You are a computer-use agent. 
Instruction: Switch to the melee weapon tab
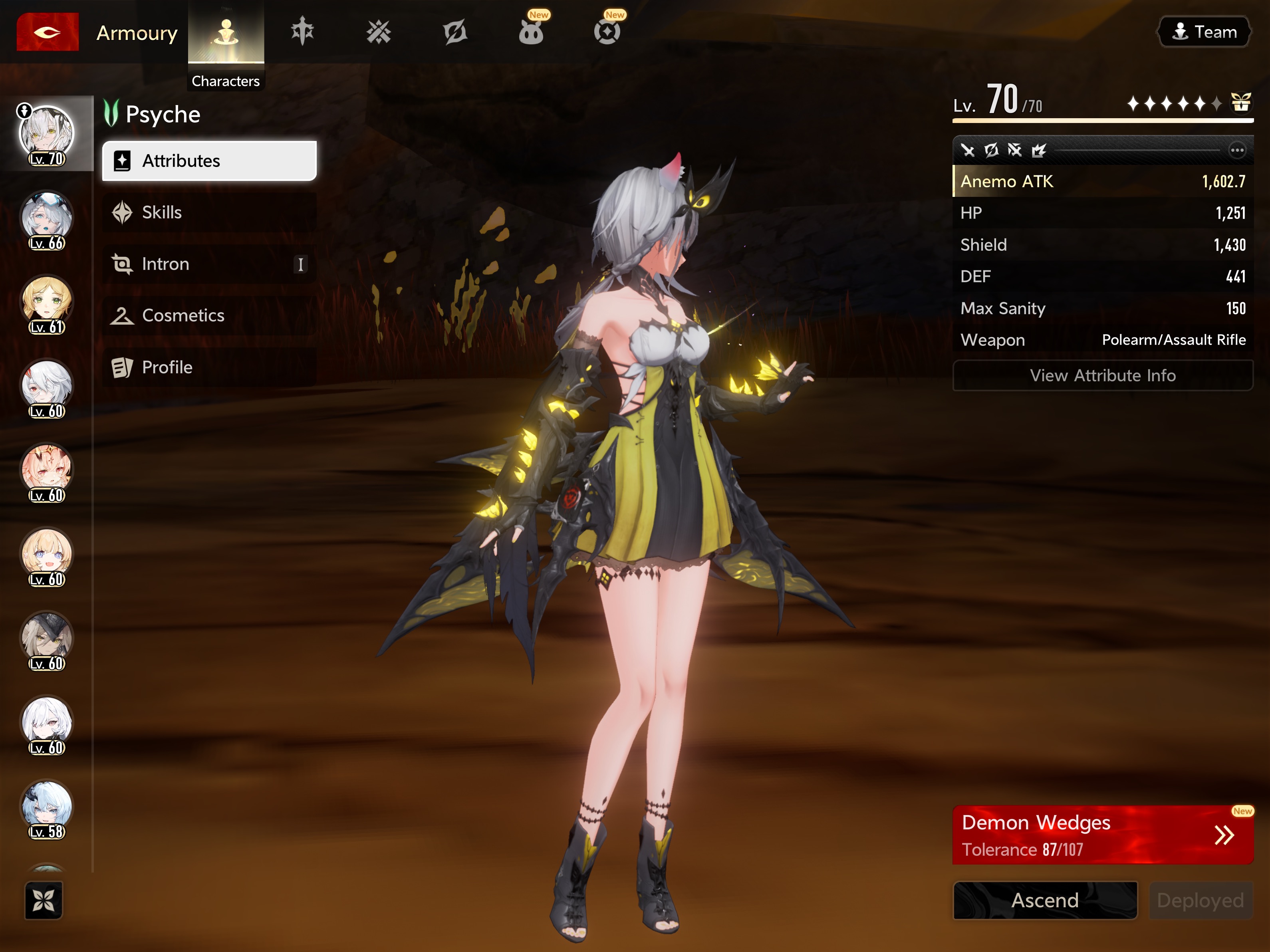[x=302, y=32]
